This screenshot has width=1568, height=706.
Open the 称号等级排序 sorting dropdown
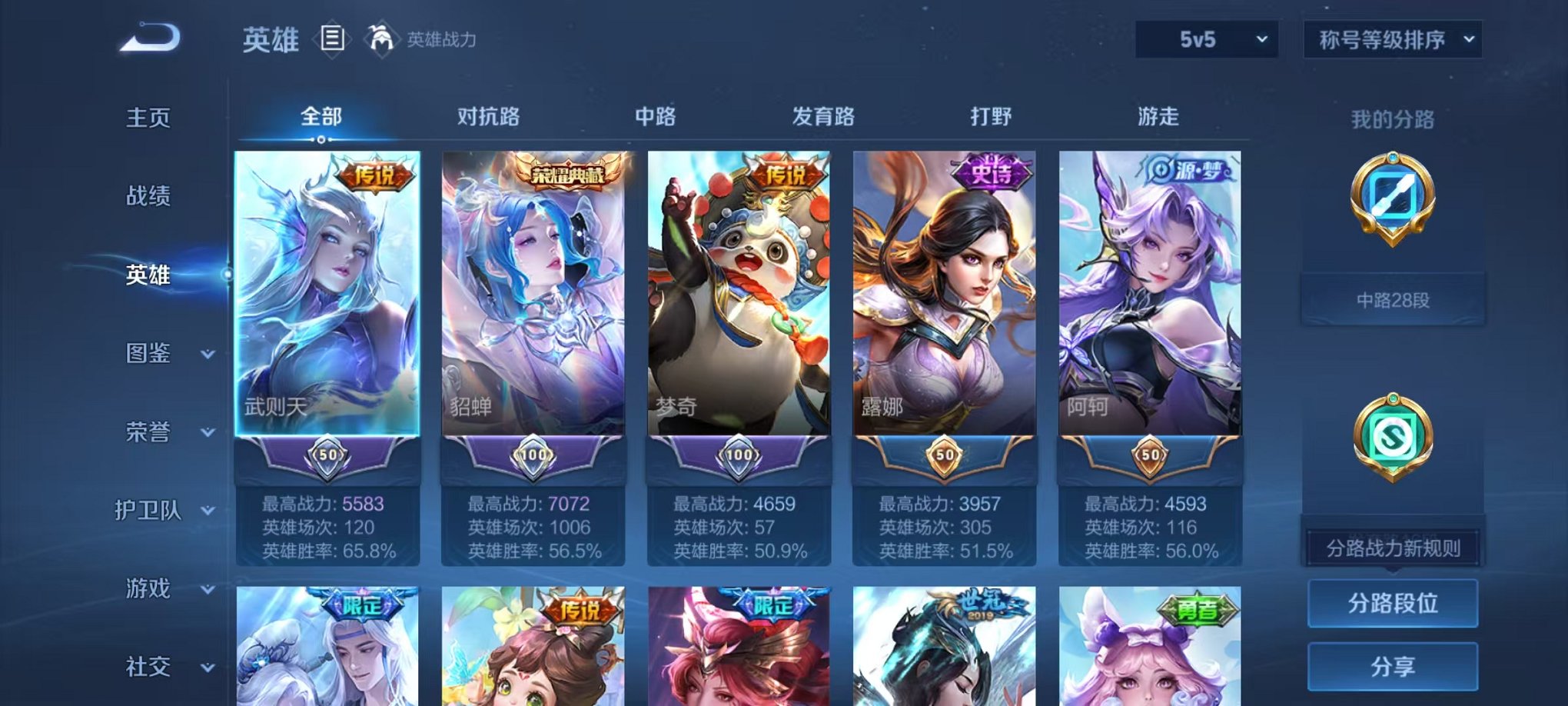coord(1393,39)
